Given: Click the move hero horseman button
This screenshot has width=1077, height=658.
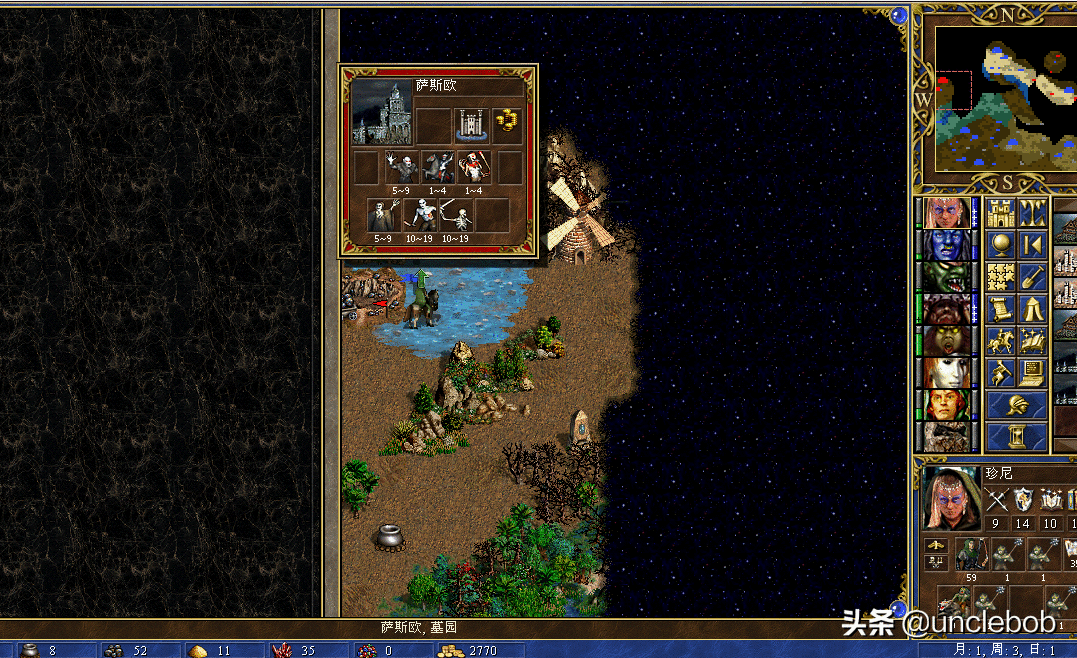Looking at the screenshot, I should 1001,341.
